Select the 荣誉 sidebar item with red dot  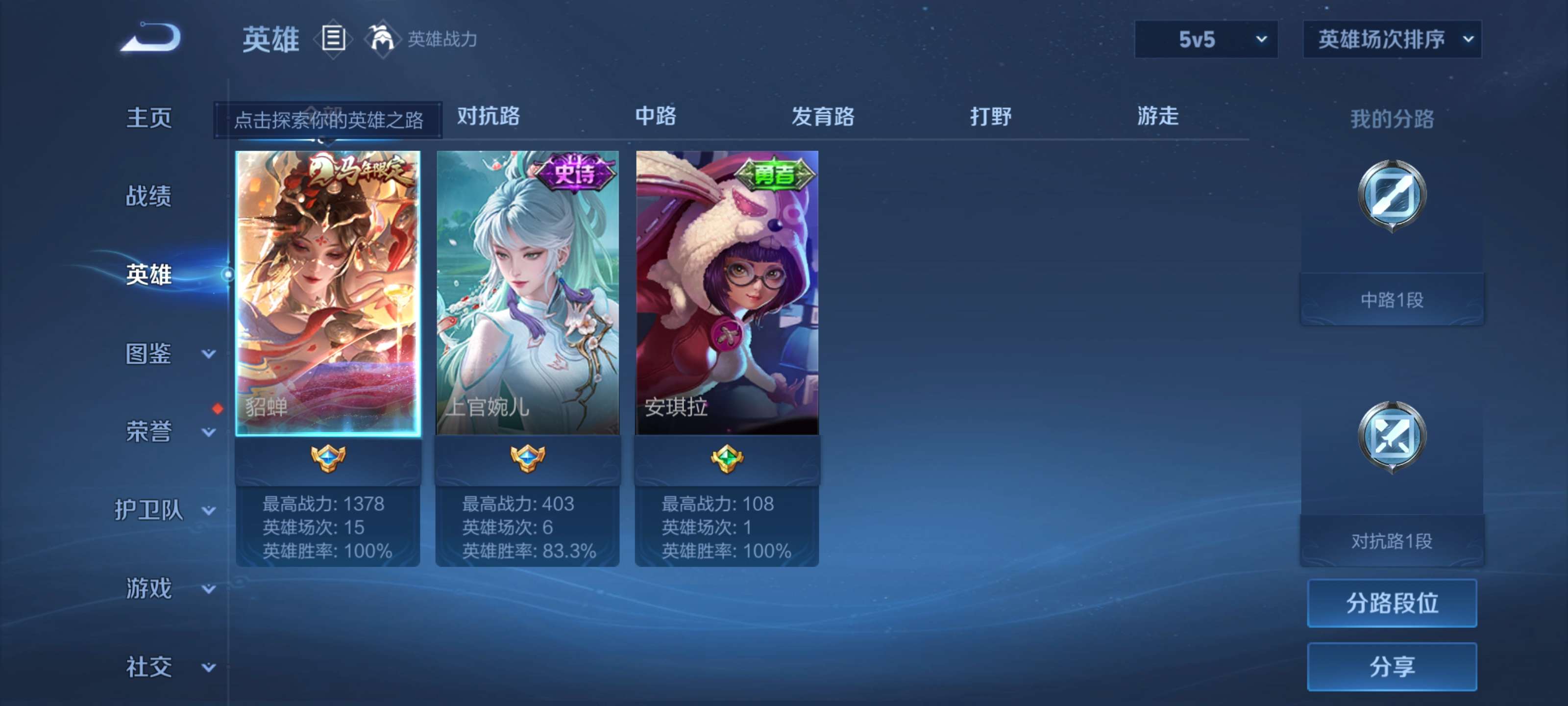point(149,432)
